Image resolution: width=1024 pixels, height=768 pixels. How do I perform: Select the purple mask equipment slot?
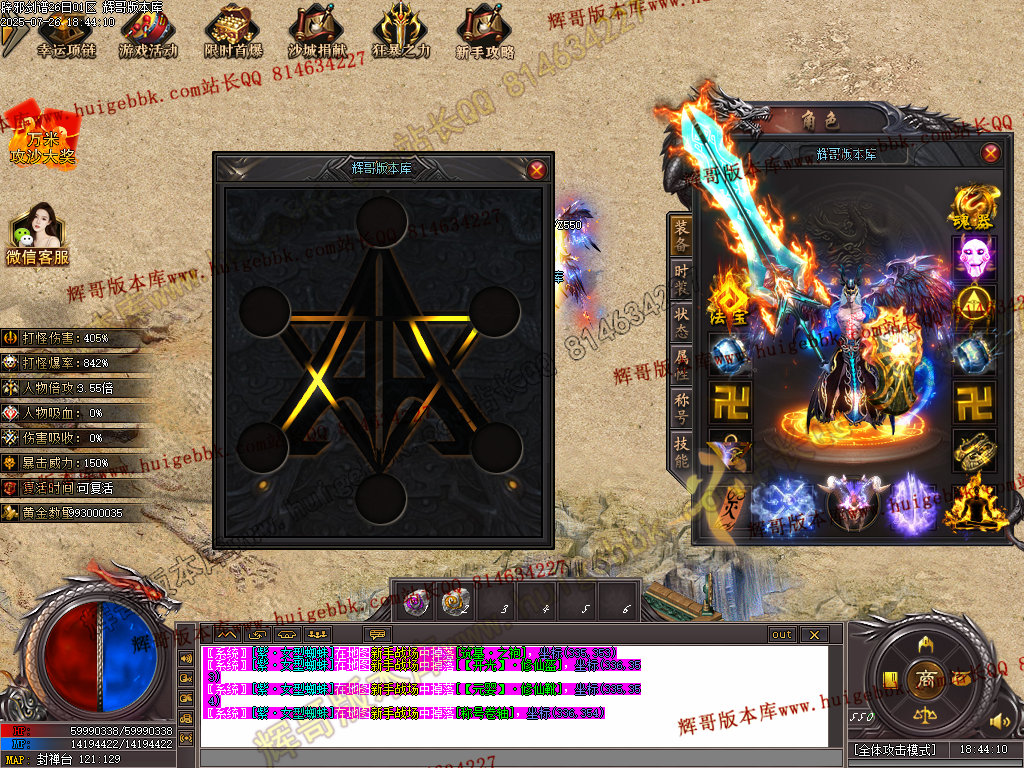click(974, 257)
